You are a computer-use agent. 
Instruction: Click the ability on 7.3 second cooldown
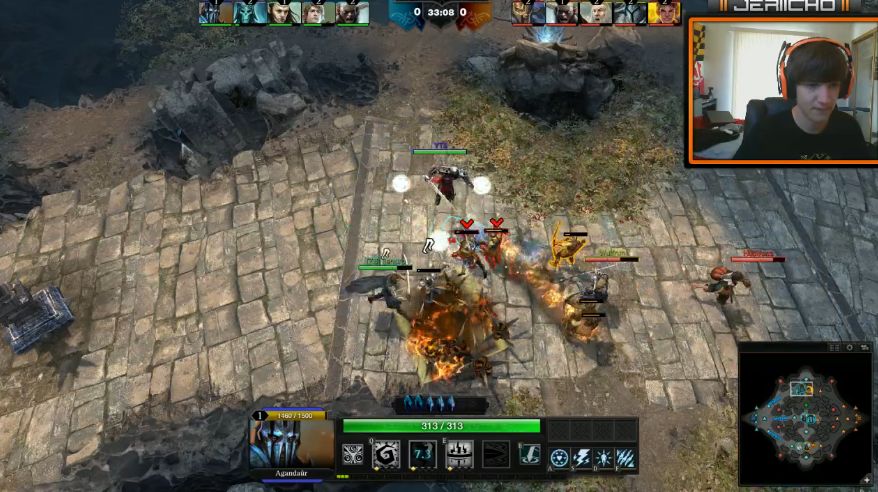(x=422, y=455)
